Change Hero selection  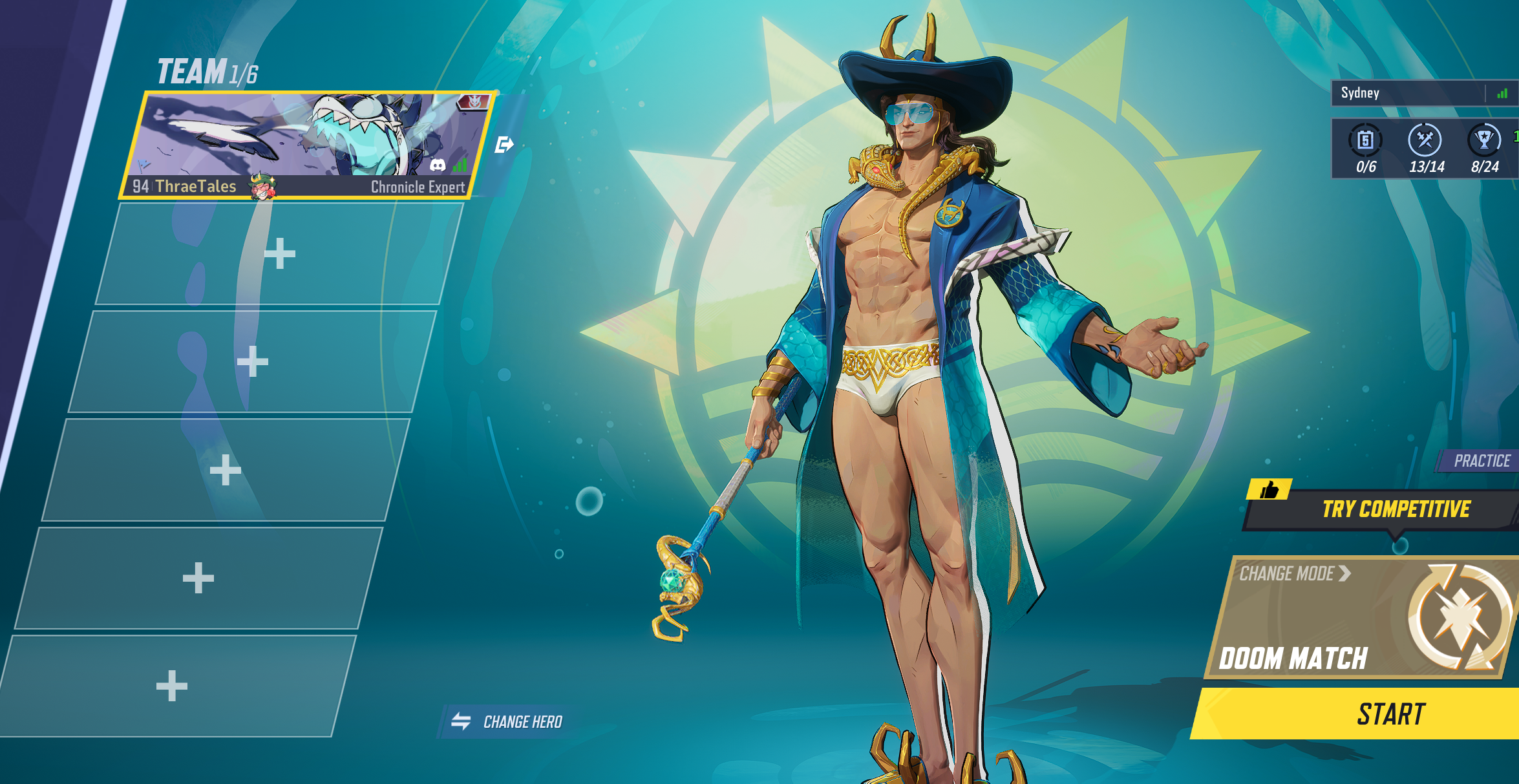507,721
